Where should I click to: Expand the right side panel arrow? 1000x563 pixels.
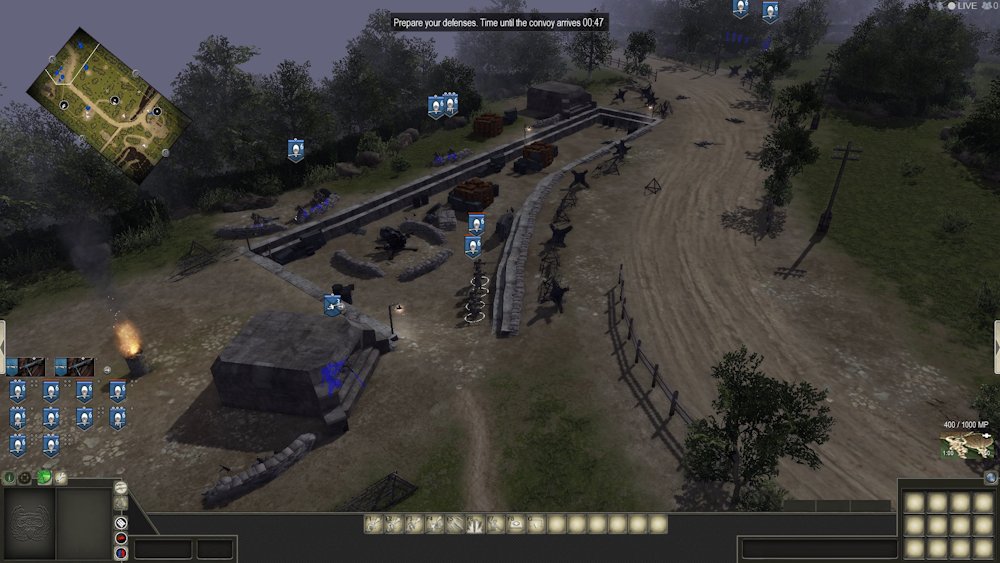point(996,346)
